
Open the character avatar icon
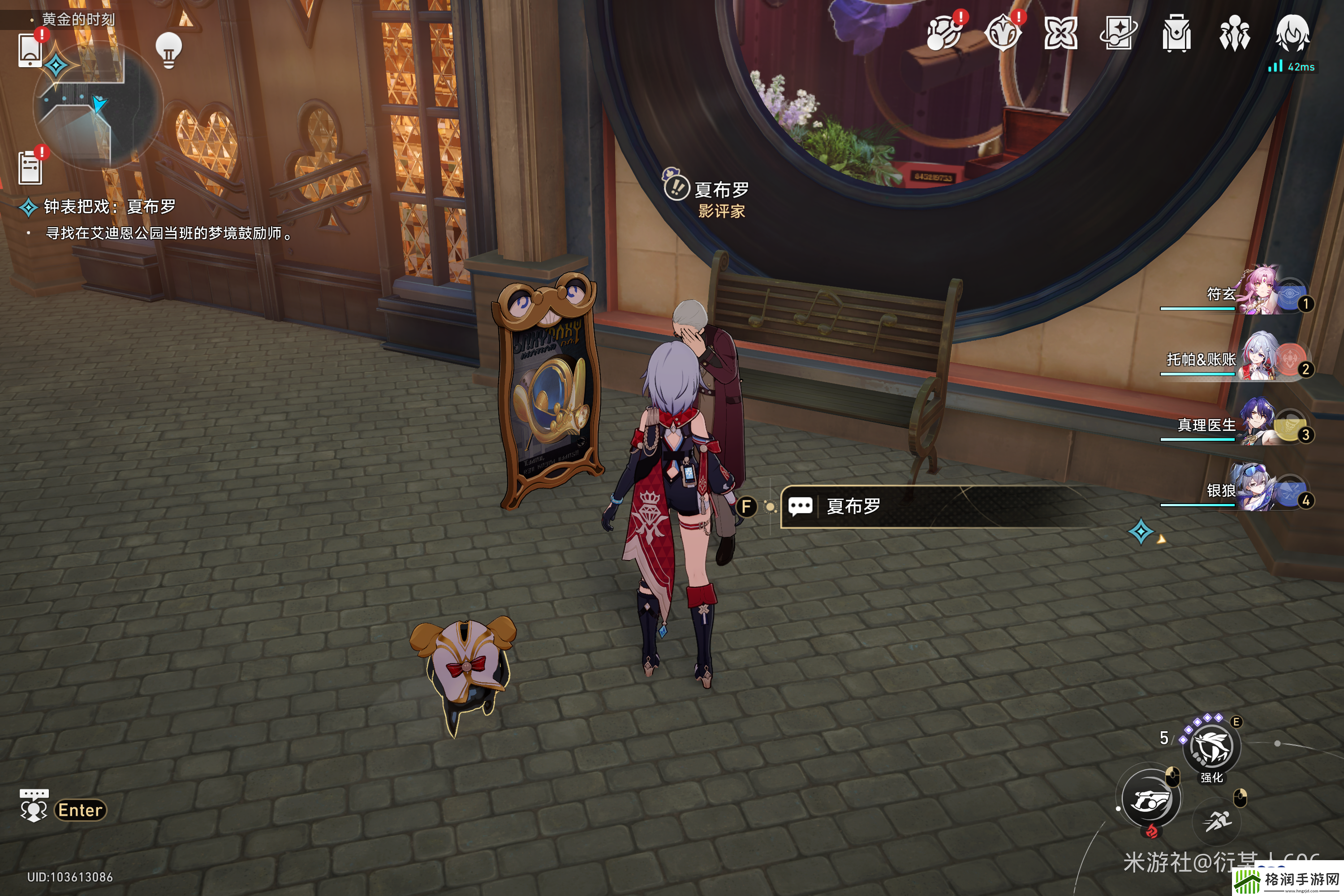[1292, 33]
